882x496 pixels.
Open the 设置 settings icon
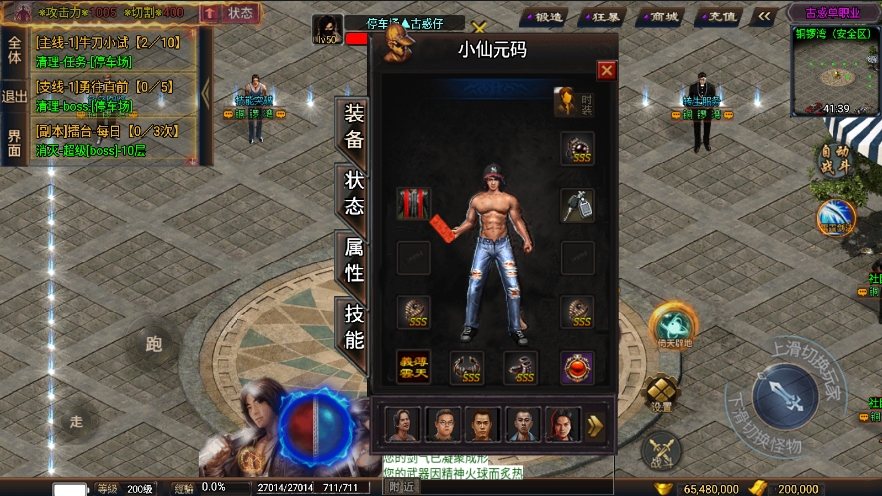661,393
